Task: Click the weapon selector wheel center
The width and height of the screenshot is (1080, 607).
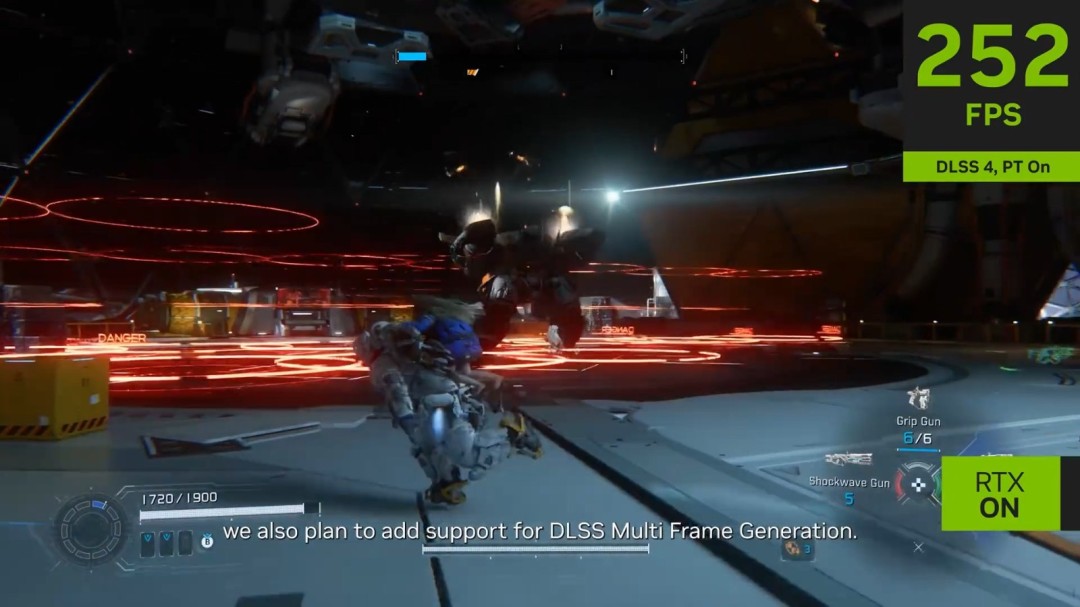Action: (917, 485)
